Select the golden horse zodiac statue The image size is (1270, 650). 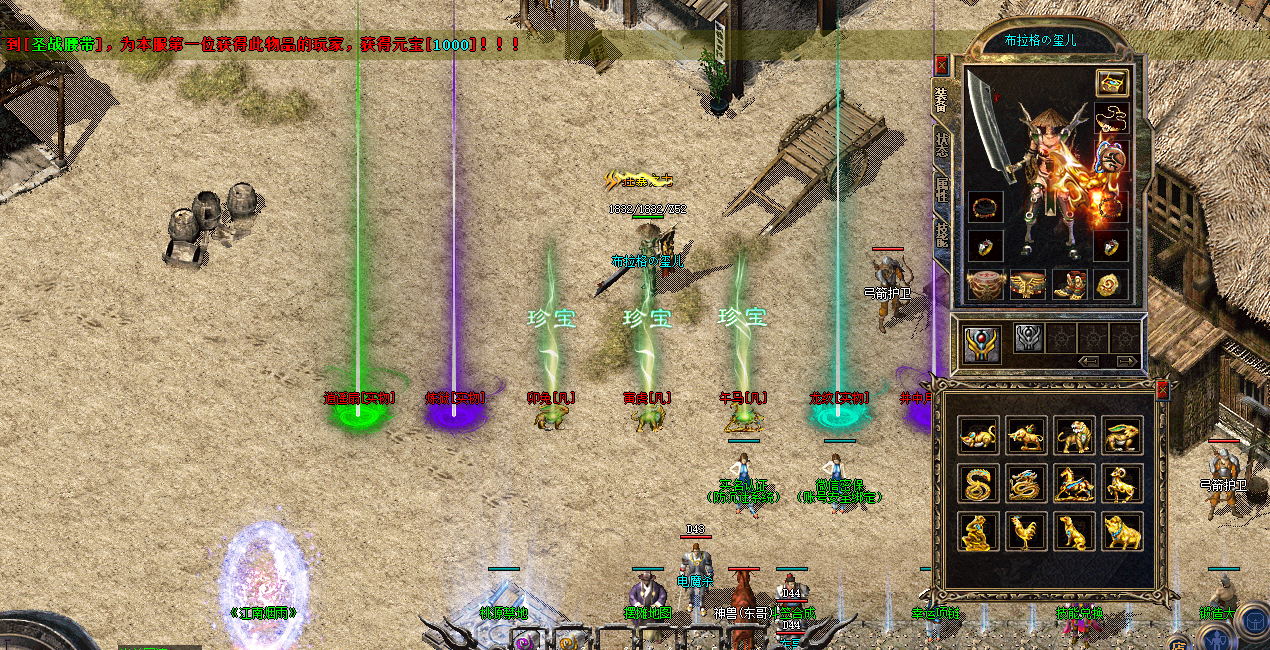1074,484
